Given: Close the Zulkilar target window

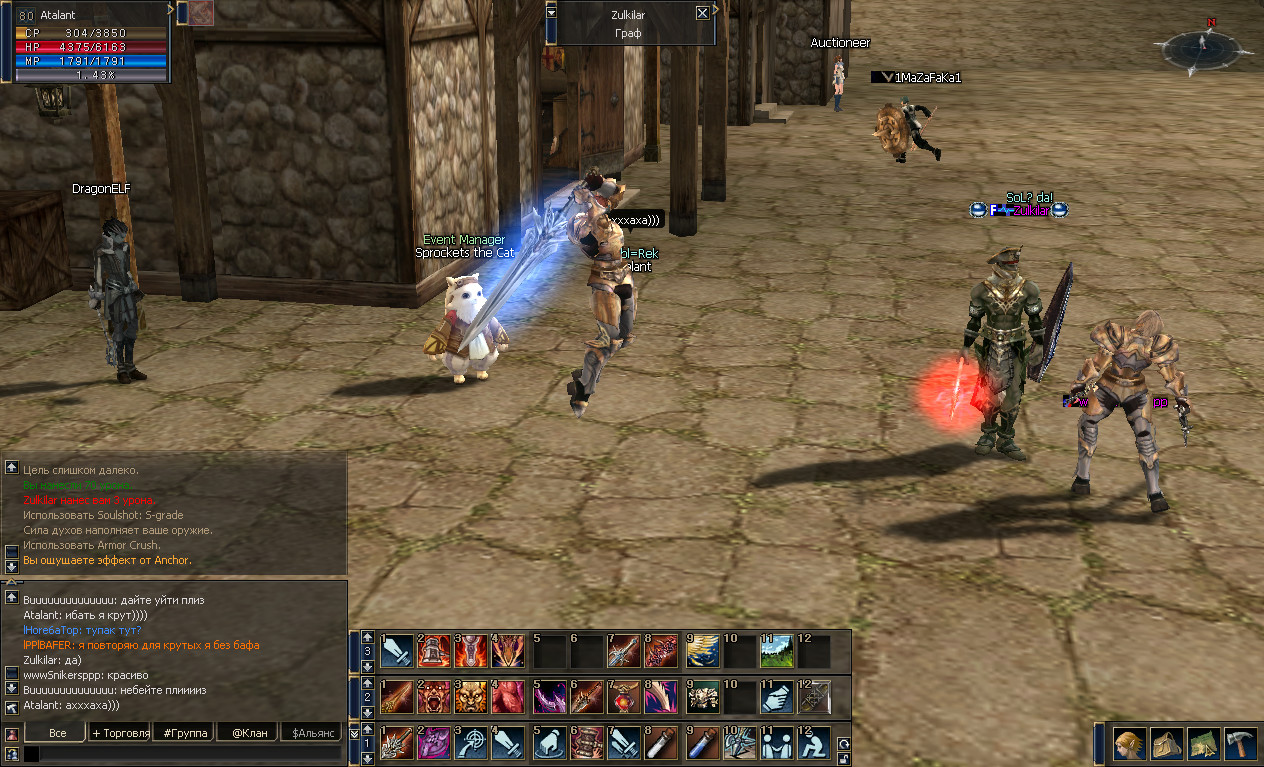Looking at the screenshot, I should point(702,13).
